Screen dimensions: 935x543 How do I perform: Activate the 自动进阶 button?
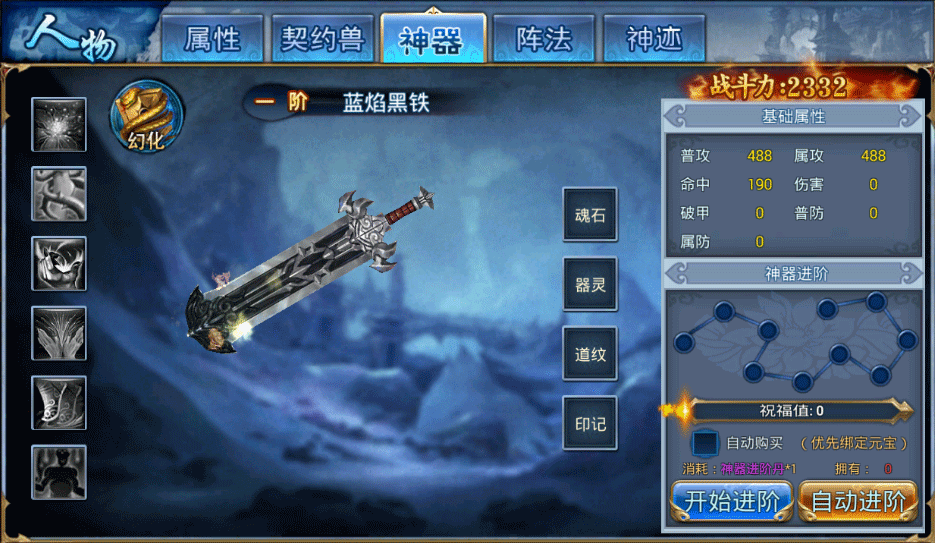pos(858,501)
